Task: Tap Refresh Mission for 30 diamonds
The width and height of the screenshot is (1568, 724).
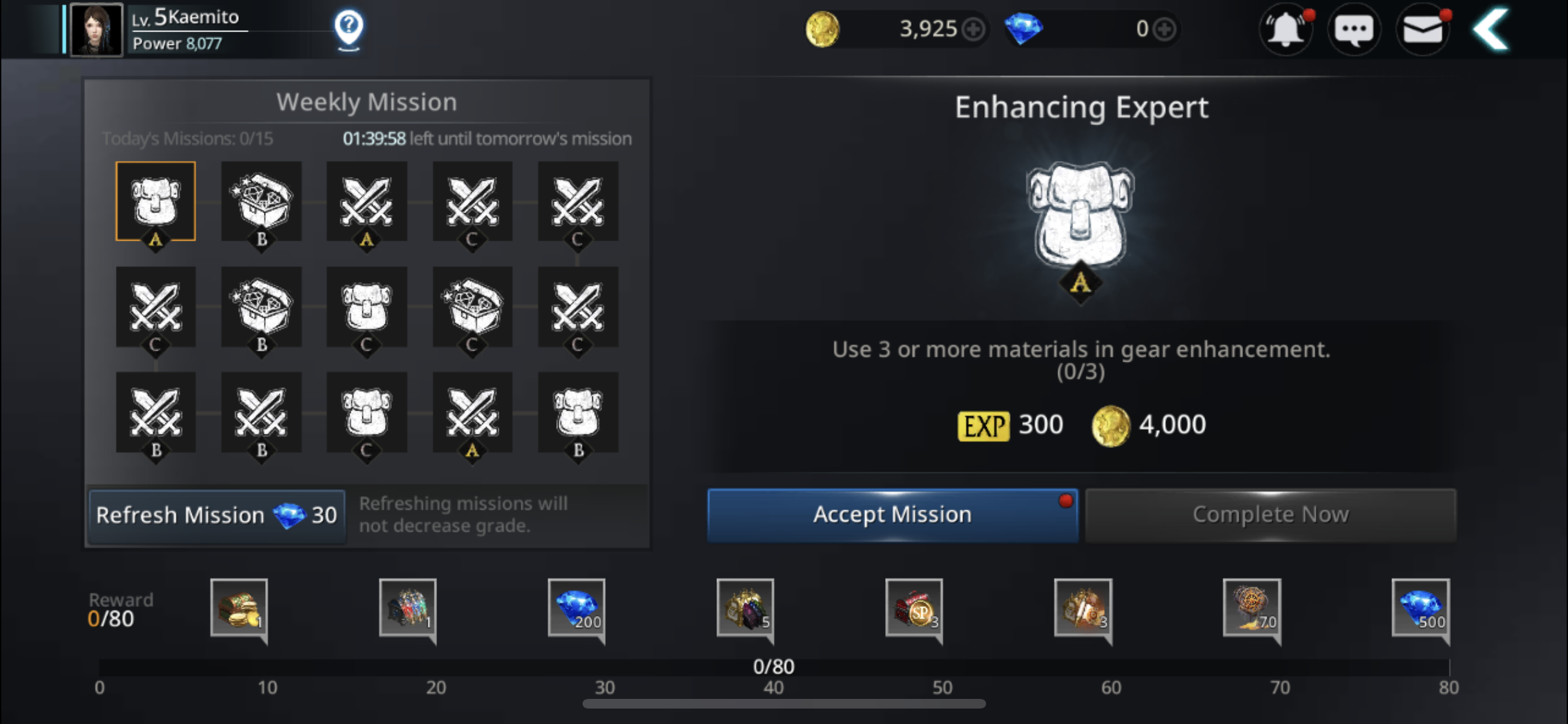Action: (216, 515)
